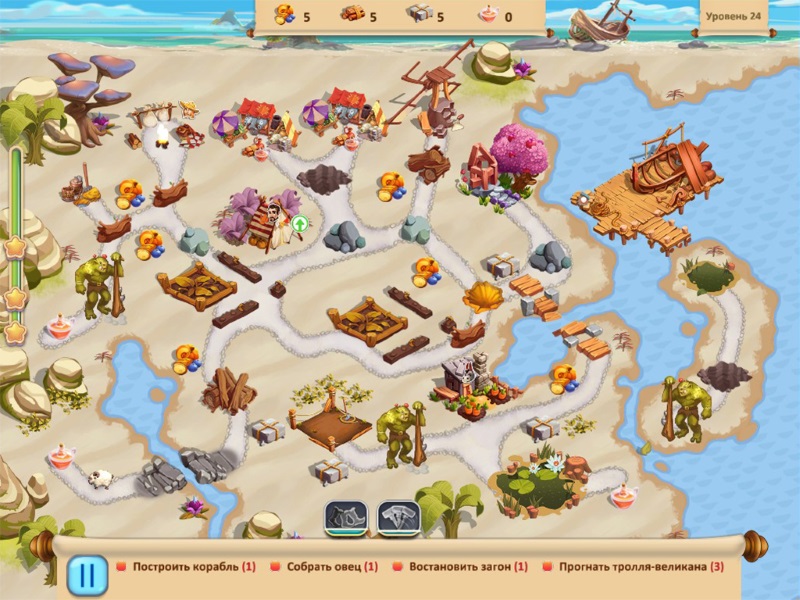800x600 pixels.
Task: Pause the game with the blue button
Action: point(87,575)
